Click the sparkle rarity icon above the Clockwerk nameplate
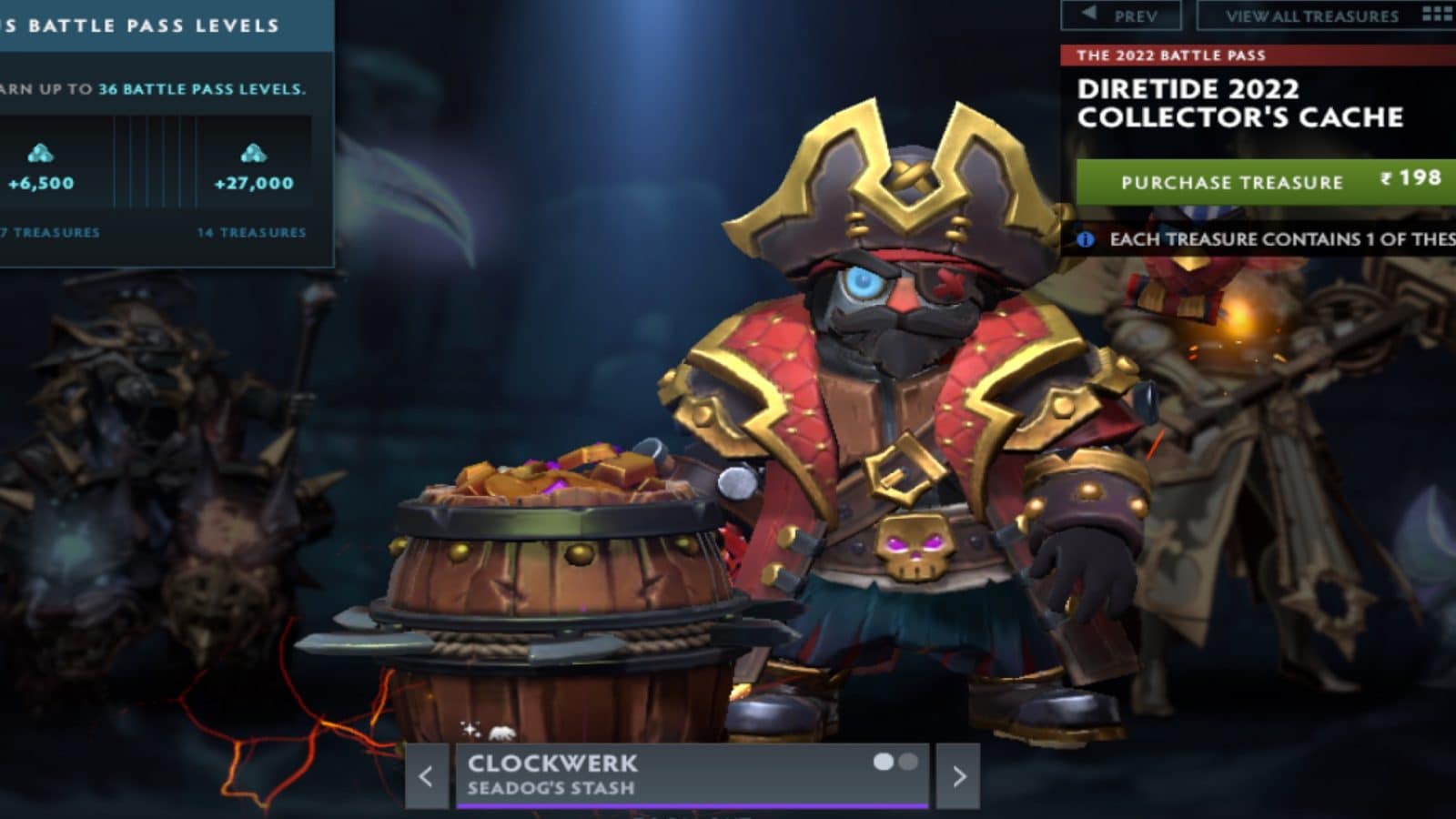The image size is (1456, 819). click(x=470, y=729)
